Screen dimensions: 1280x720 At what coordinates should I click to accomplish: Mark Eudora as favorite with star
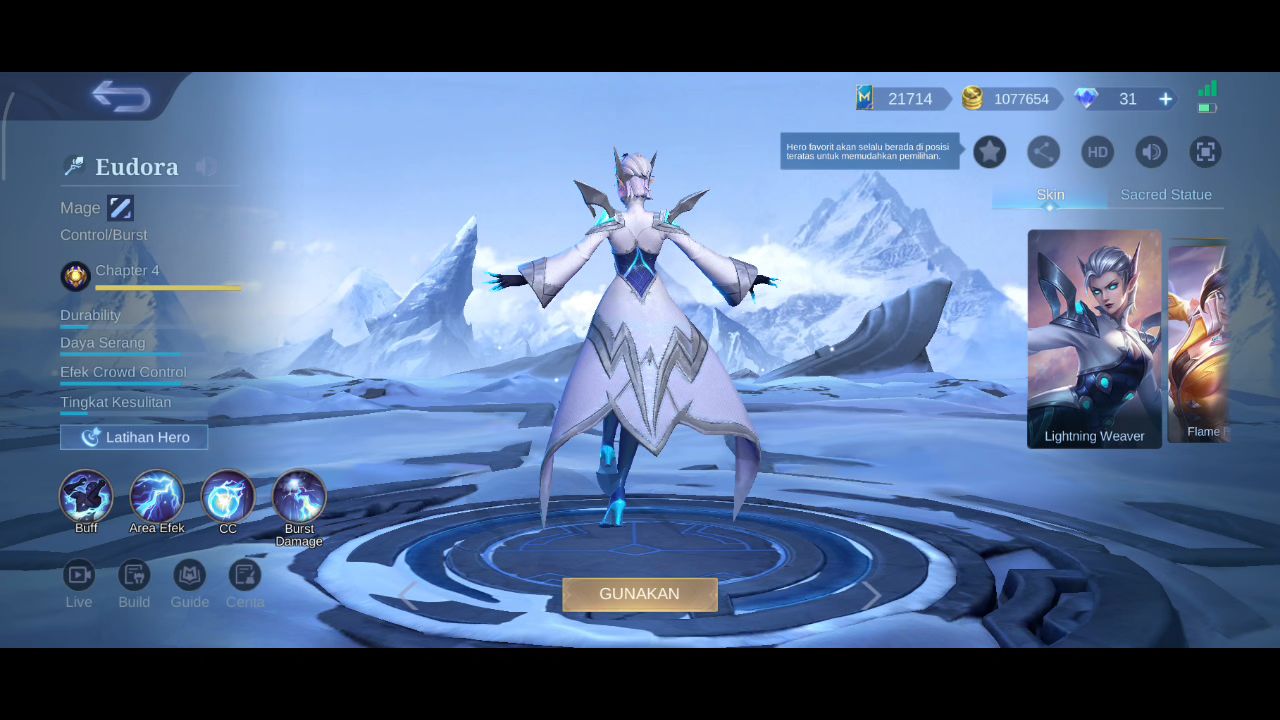(x=989, y=152)
